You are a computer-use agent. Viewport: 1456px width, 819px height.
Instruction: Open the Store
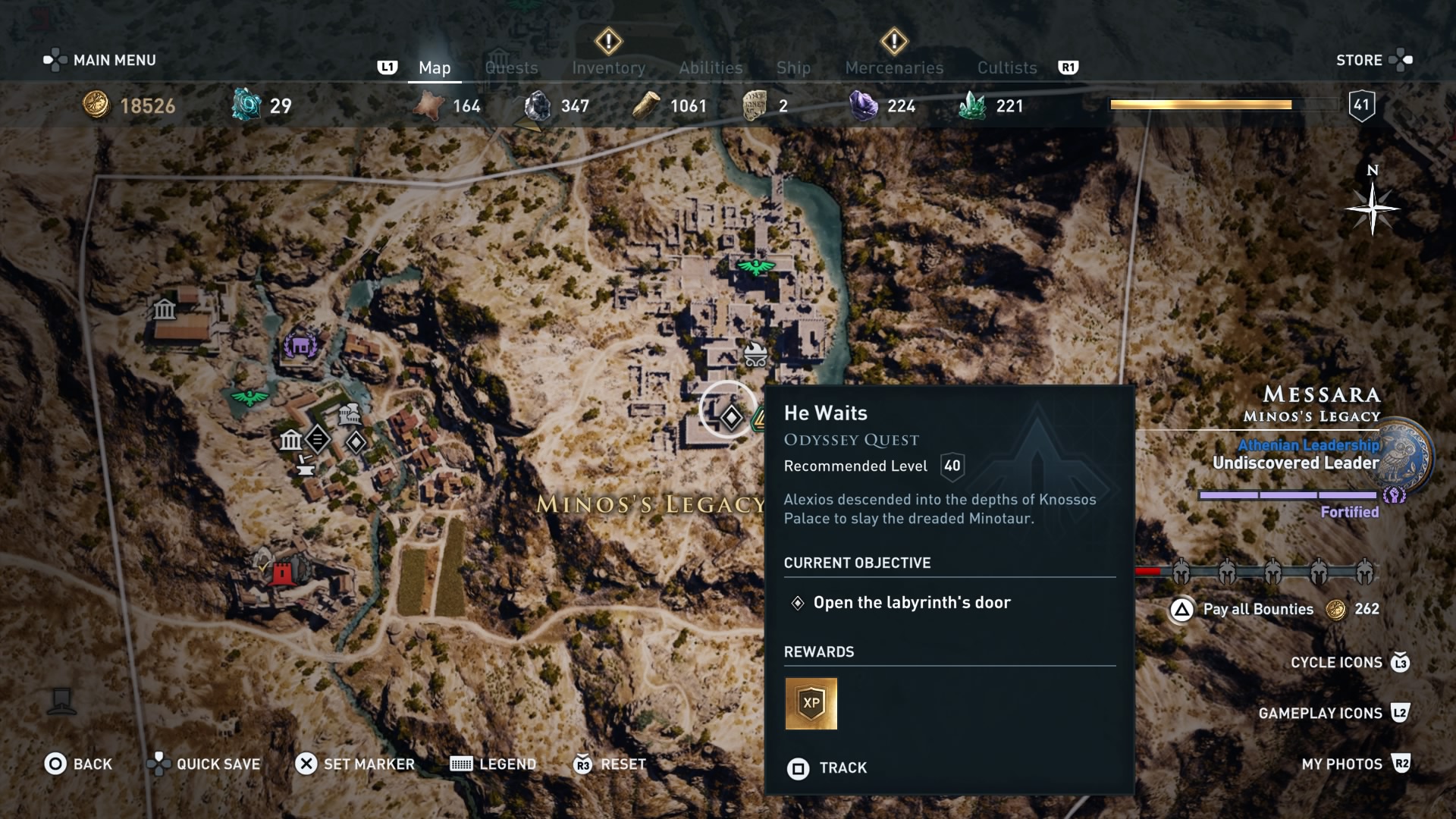click(1373, 60)
